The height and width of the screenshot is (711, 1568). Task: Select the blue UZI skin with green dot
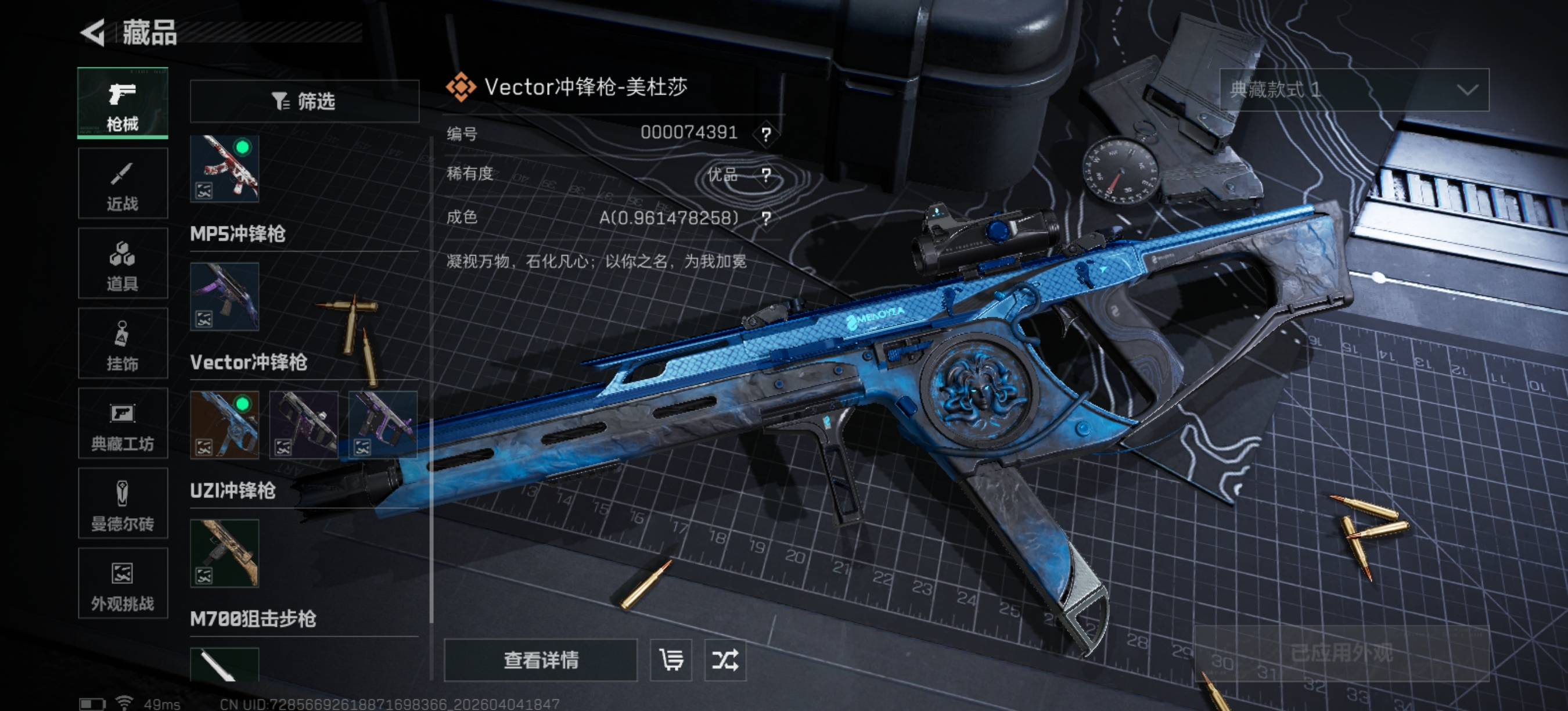(x=225, y=425)
